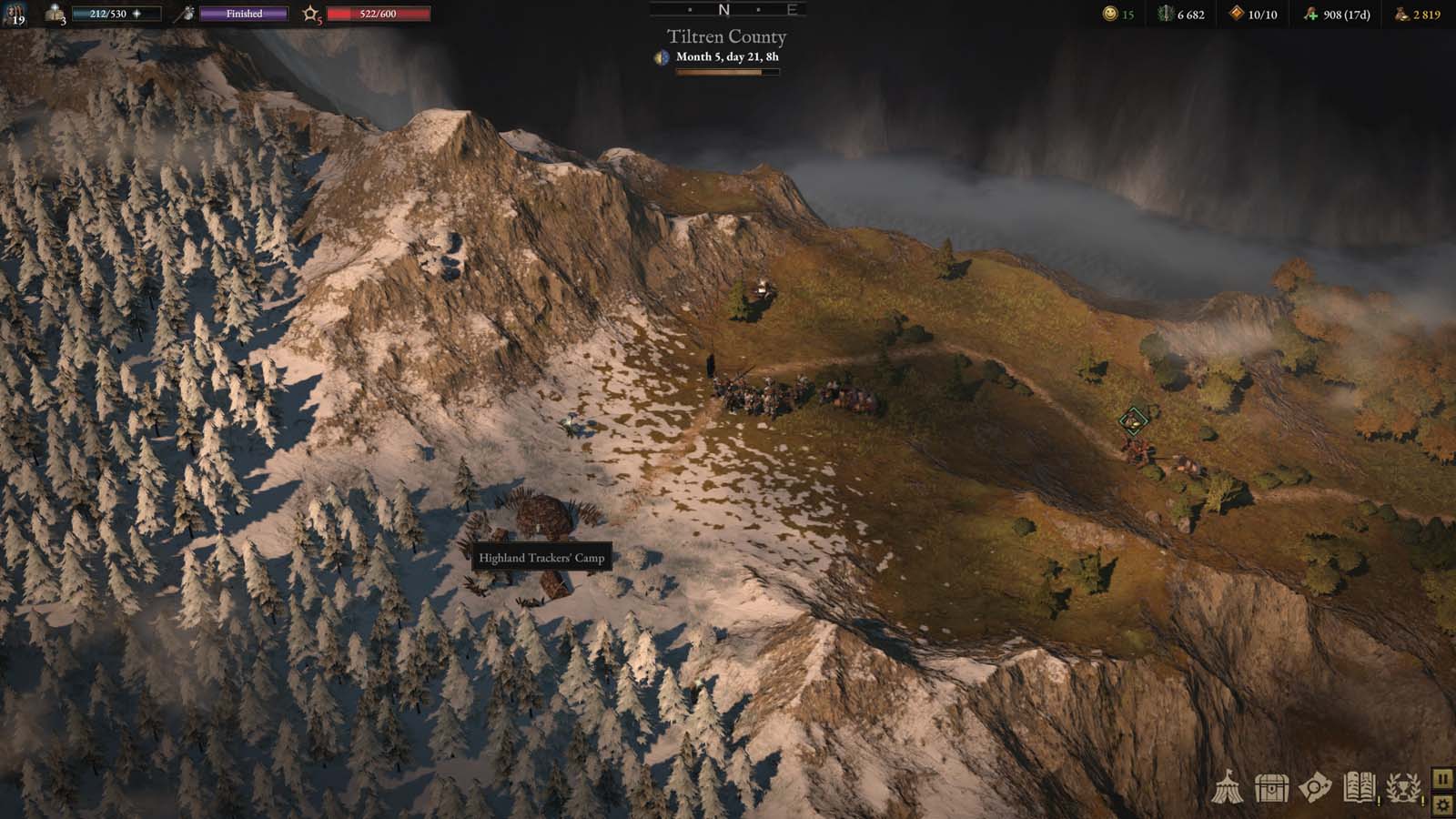The width and height of the screenshot is (1456, 819).
Task: Click the Highland Trackers' Camp label
Action: pos(541,558)
